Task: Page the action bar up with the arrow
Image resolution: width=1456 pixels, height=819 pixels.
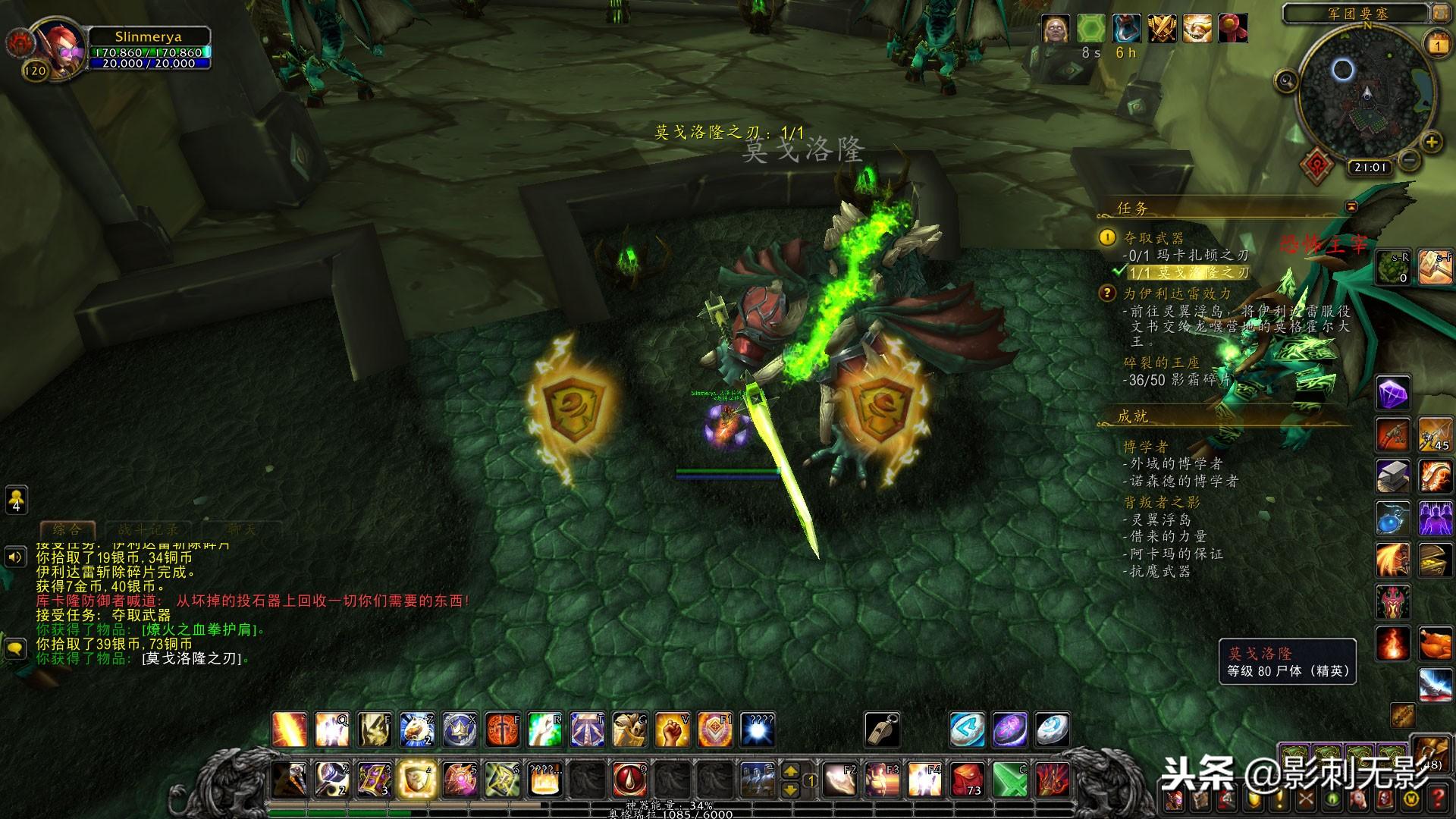Action: pyautogui.click(x=790, y=770)
